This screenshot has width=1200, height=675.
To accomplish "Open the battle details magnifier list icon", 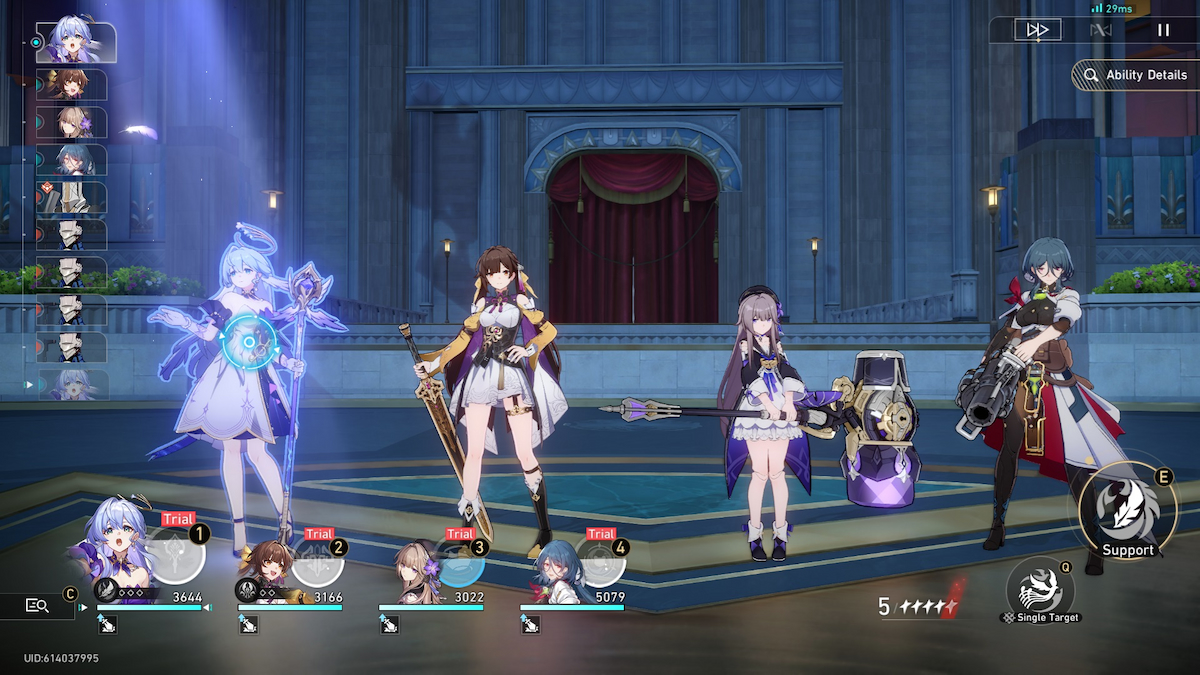I will click(38, 605).
